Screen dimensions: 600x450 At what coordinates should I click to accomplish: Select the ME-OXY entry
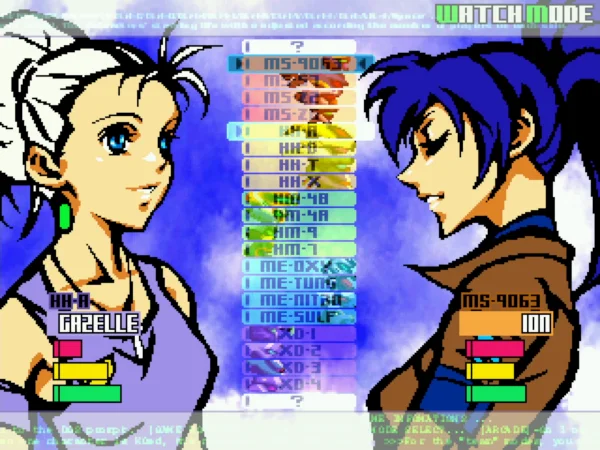pyautogui.click(x=299, y=266)
